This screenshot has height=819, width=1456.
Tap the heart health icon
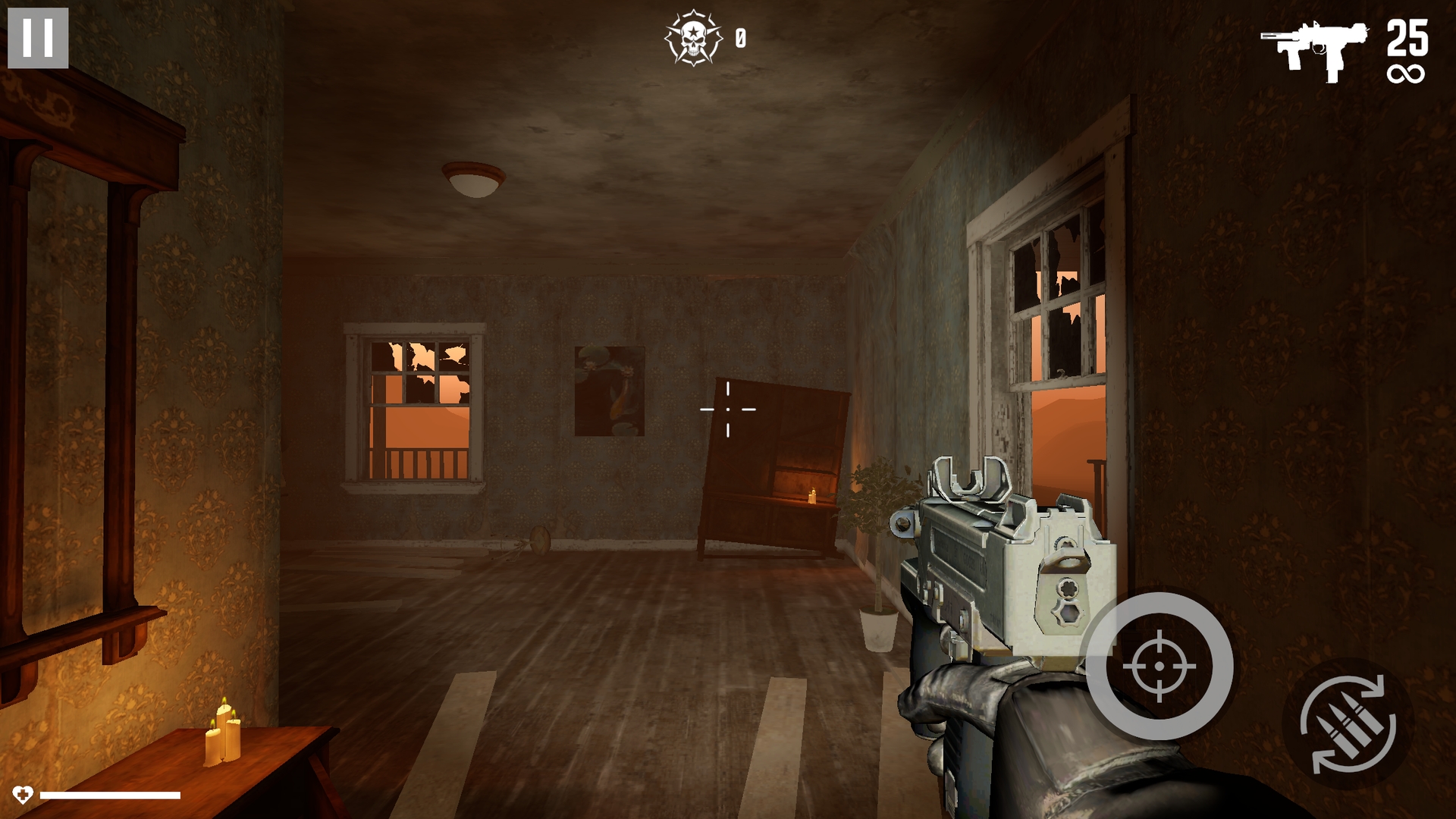tap(25, 795)
